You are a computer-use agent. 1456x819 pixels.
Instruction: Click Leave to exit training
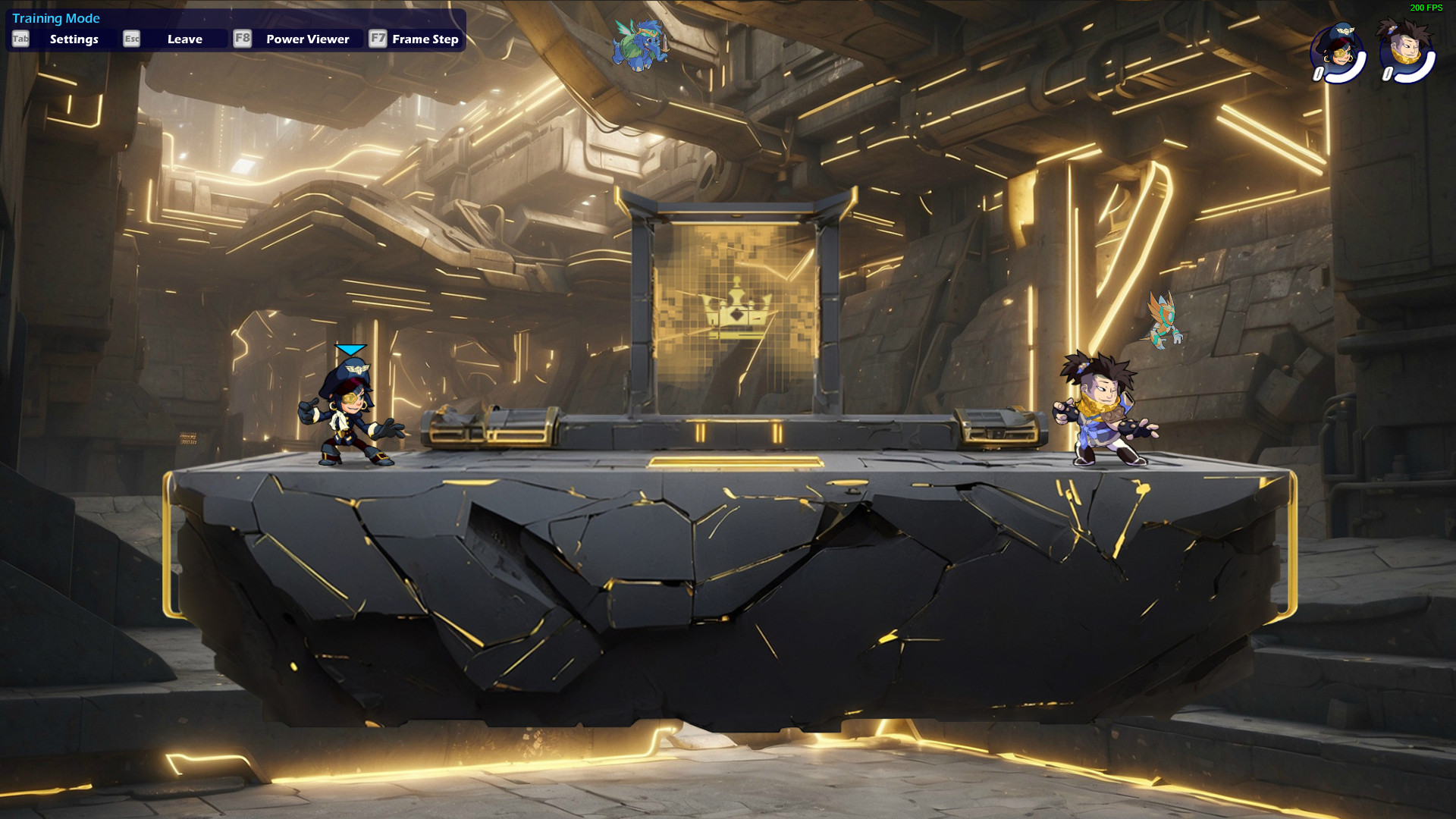[184, 39]
